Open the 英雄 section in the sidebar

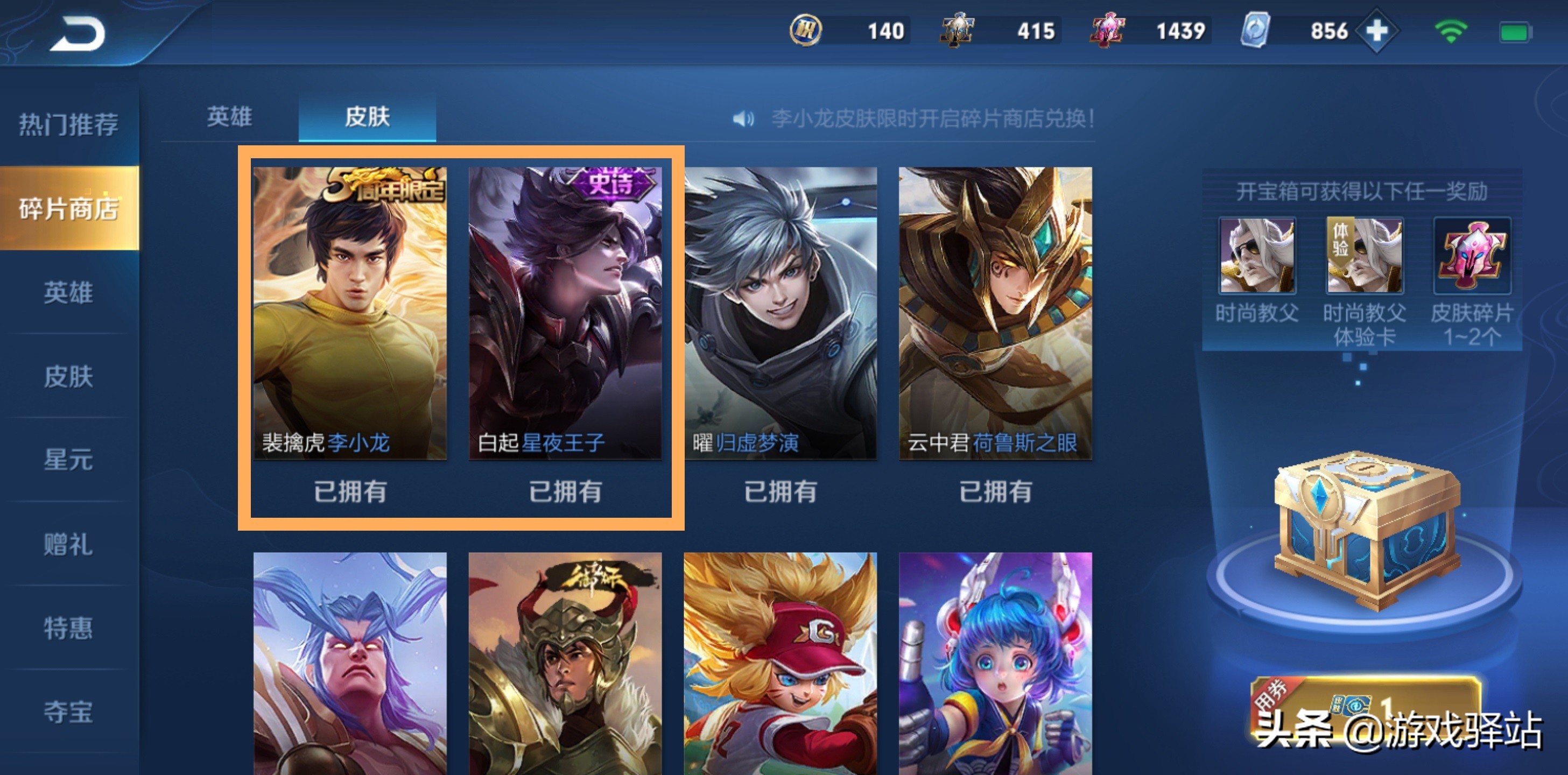pos(69,293)
